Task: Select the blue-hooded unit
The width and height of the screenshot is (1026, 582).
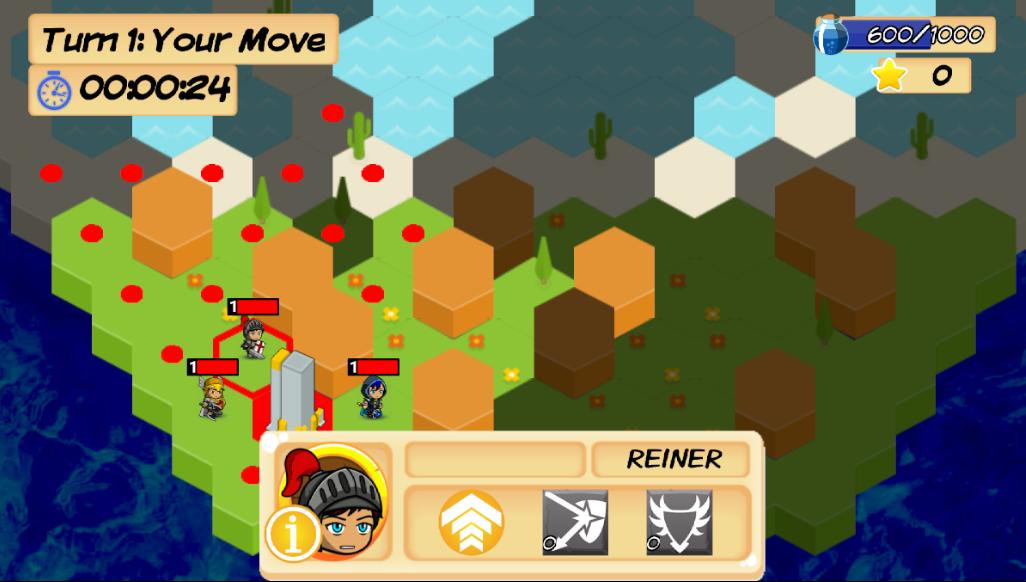Action: point(373,397)
